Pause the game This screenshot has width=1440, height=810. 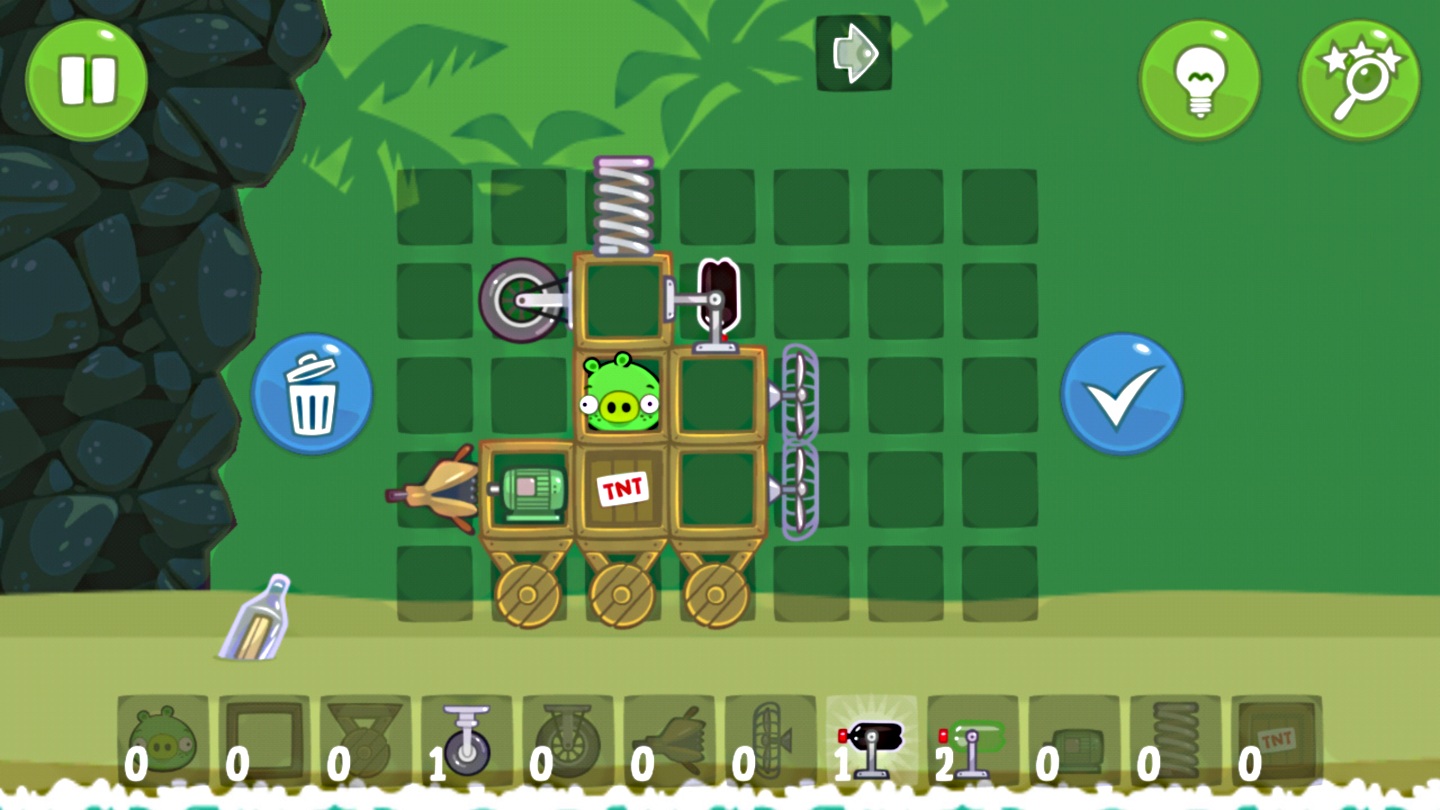(87, 79)
